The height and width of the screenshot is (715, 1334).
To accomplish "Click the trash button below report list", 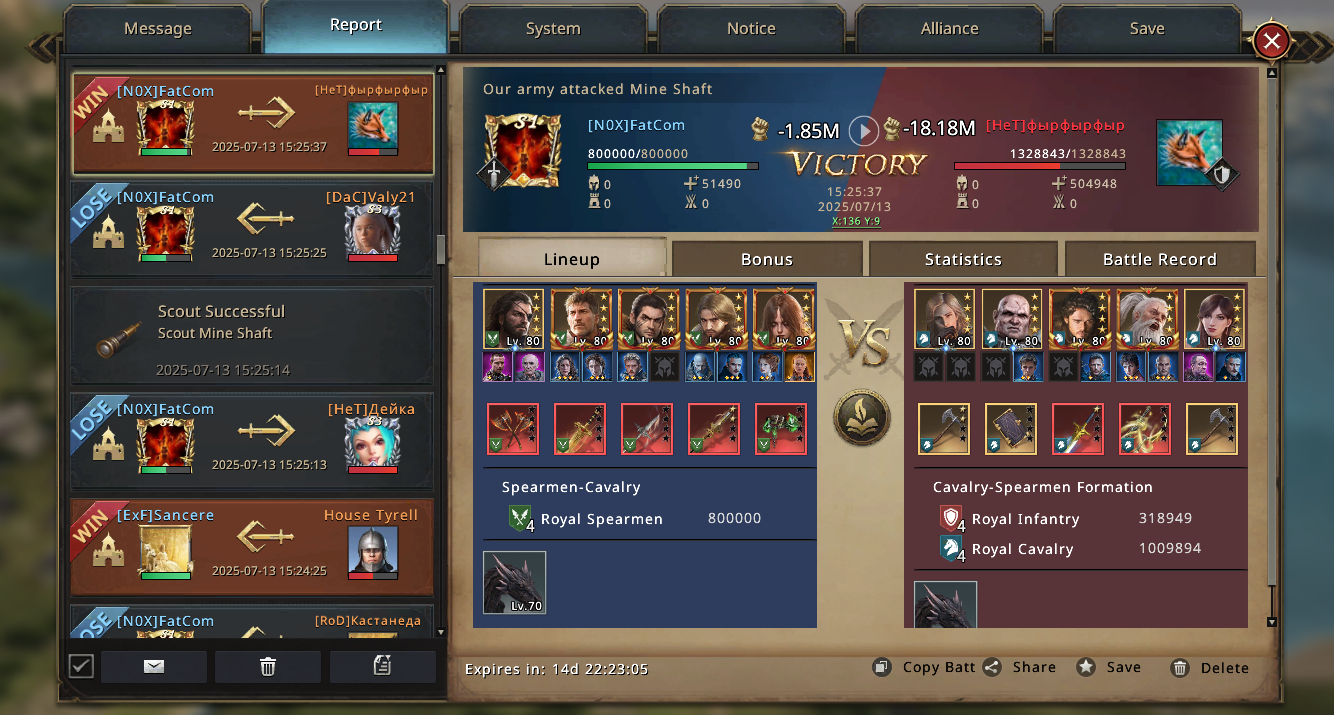I will click(268, 667).
